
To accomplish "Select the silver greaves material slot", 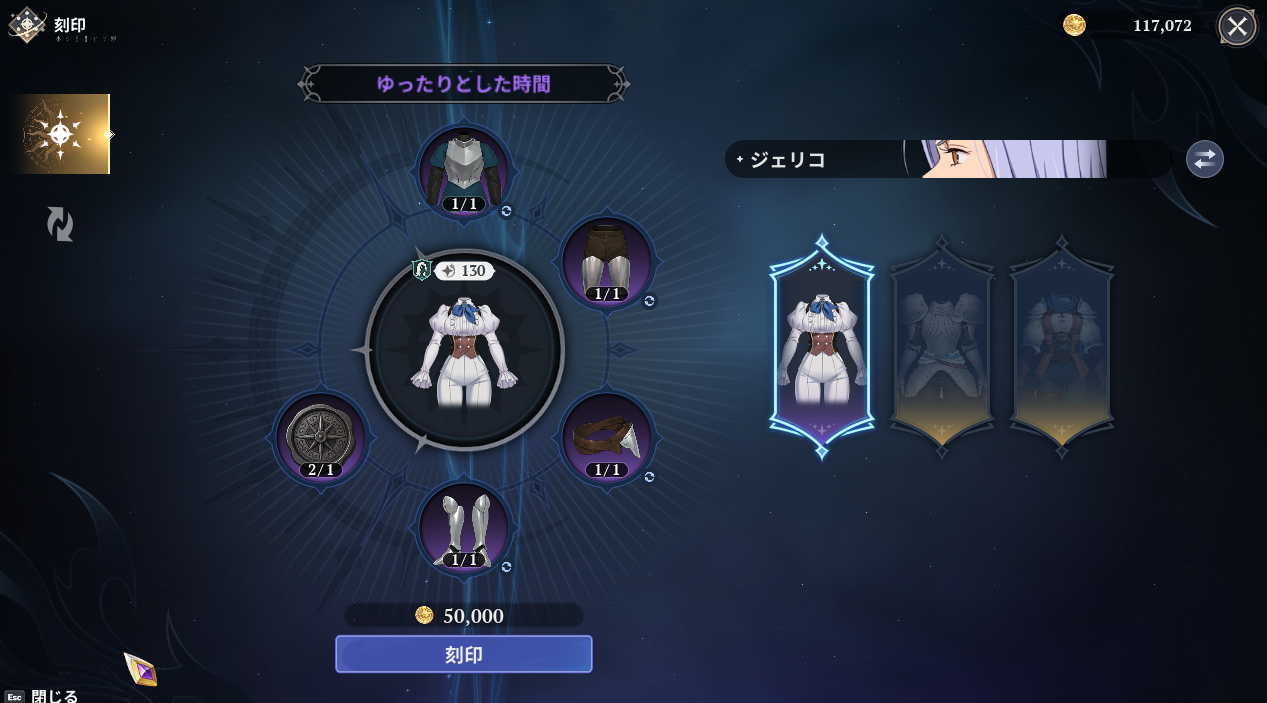I will pyautogui.click(x=464, y=527).
